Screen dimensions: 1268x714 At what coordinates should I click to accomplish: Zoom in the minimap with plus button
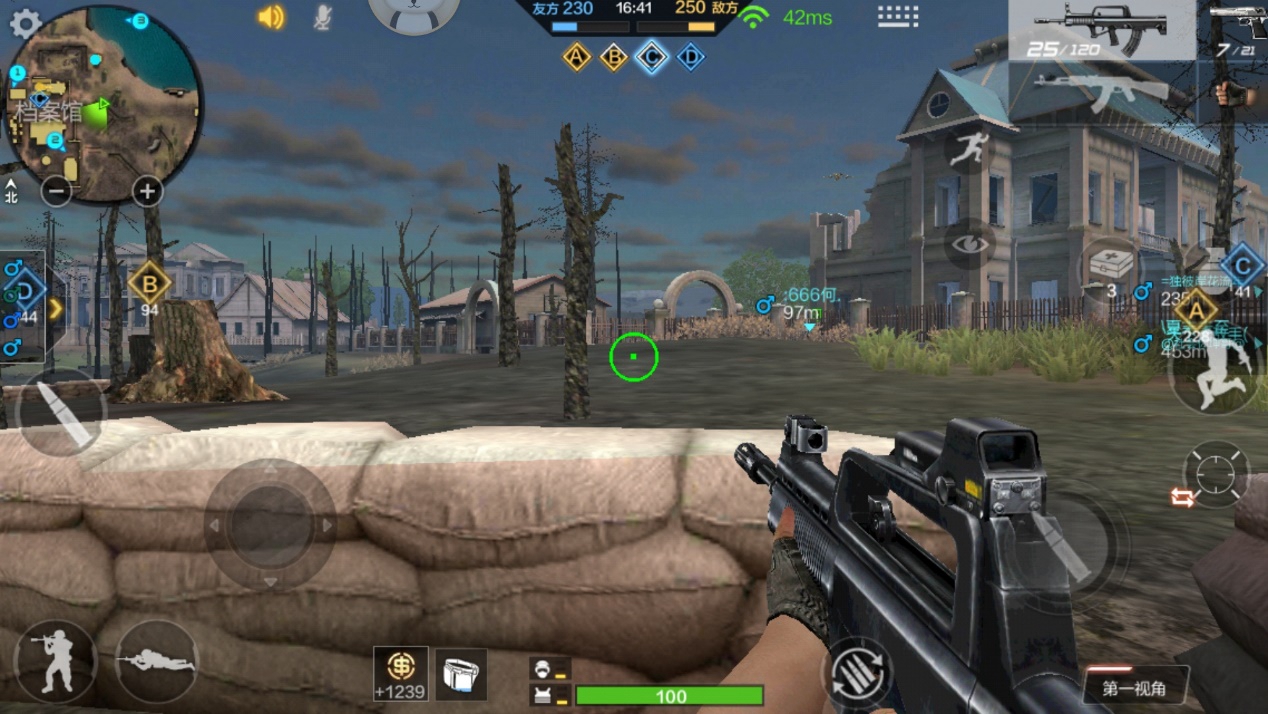(x=147, y=191)
